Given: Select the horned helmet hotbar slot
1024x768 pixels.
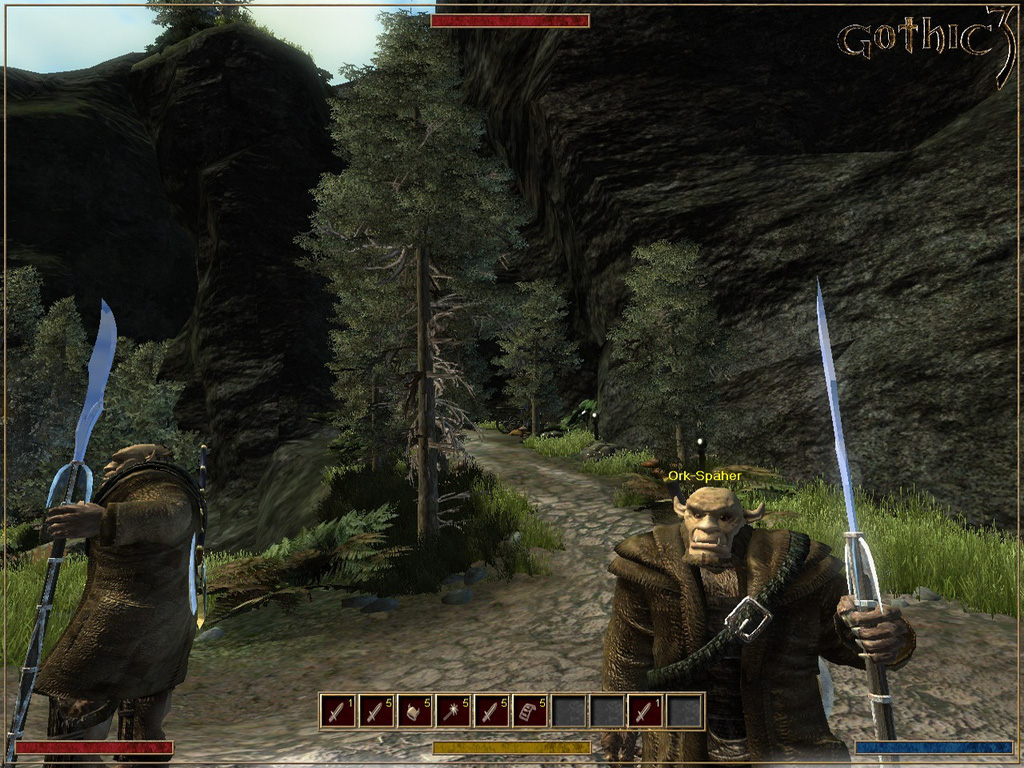Looking at the screenshot, I should (414, 711).
